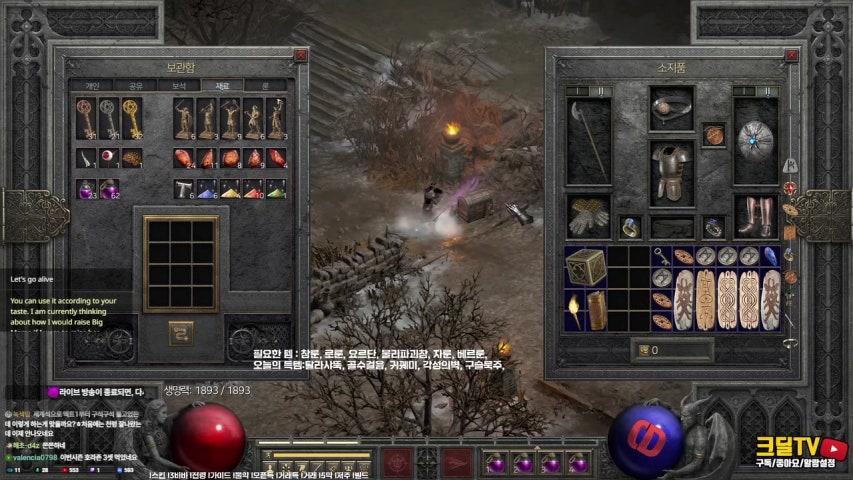Select the torch item in inventory
853x480 pixels.
575,310
